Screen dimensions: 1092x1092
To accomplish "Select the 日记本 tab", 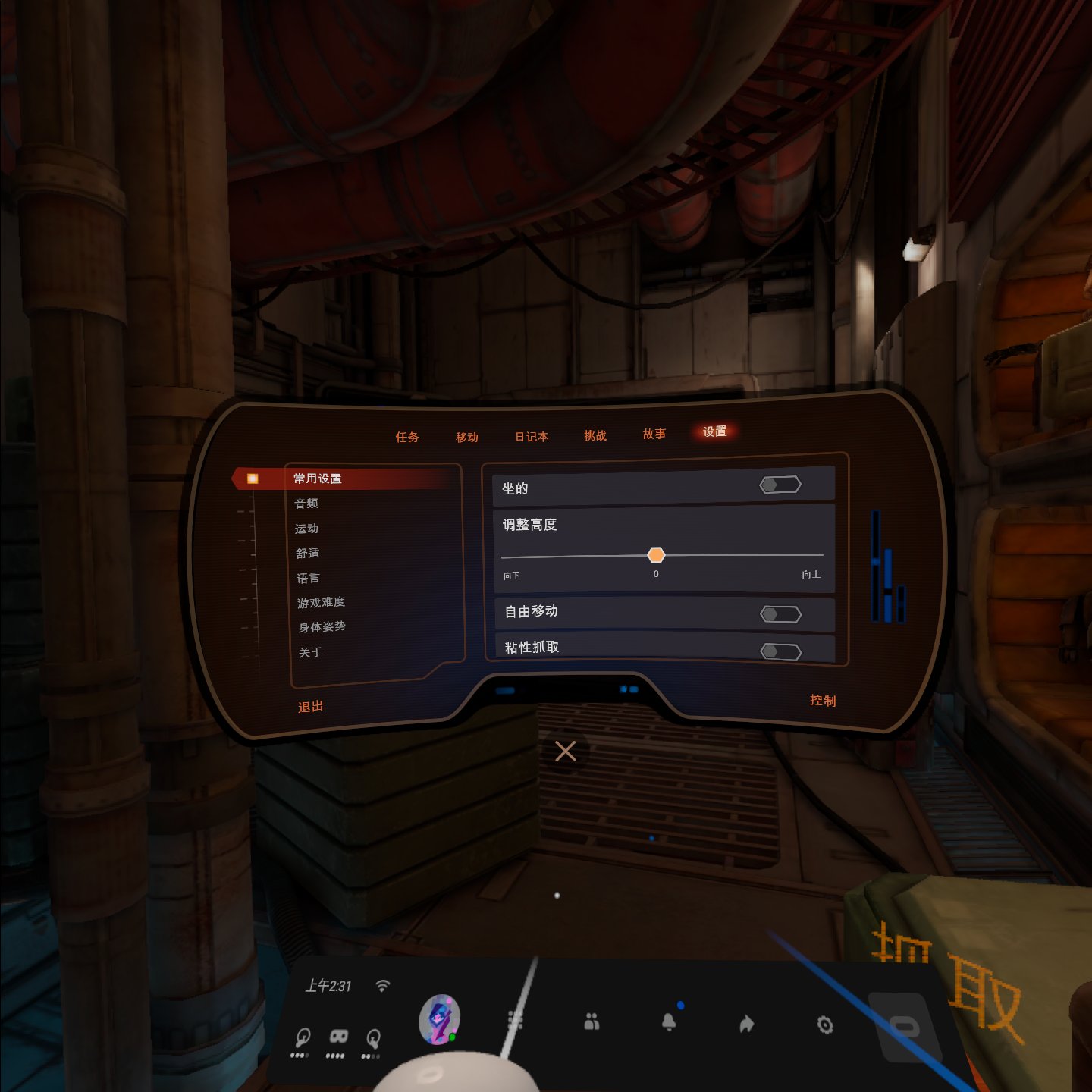I will (532, 436).
